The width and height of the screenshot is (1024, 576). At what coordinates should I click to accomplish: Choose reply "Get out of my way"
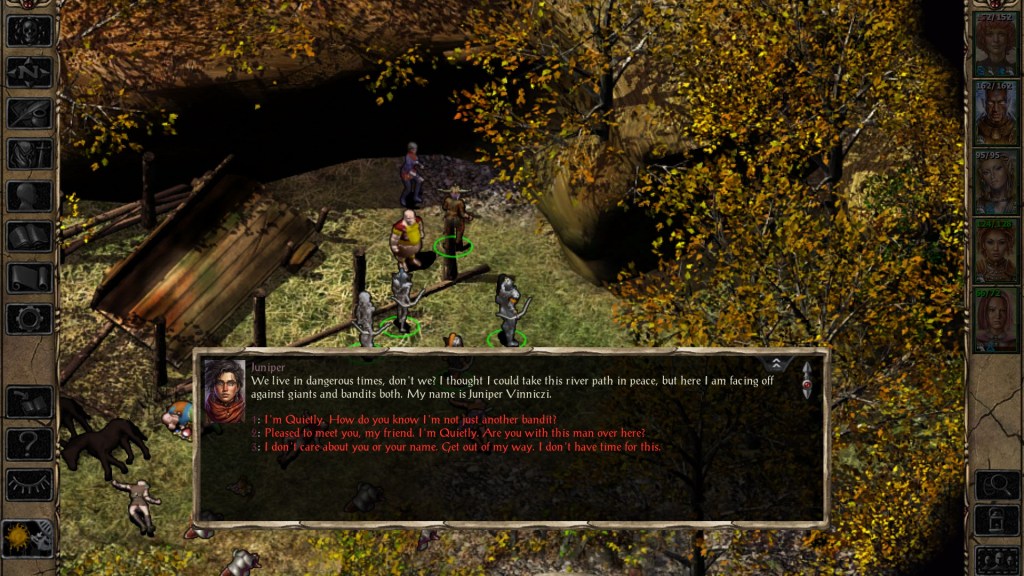(462, 447)
